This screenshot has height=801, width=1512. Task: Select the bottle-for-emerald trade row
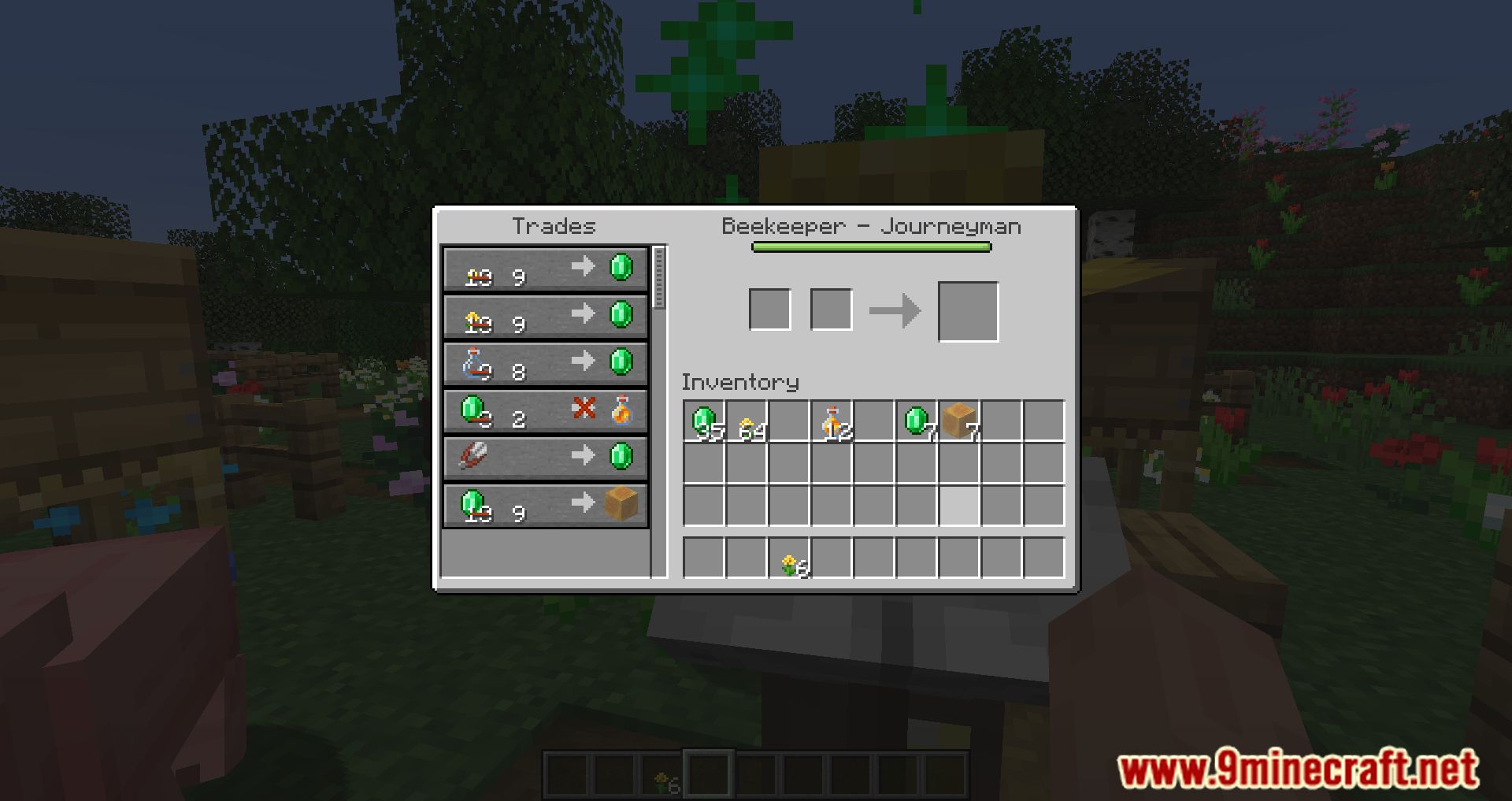pos(546,363)
